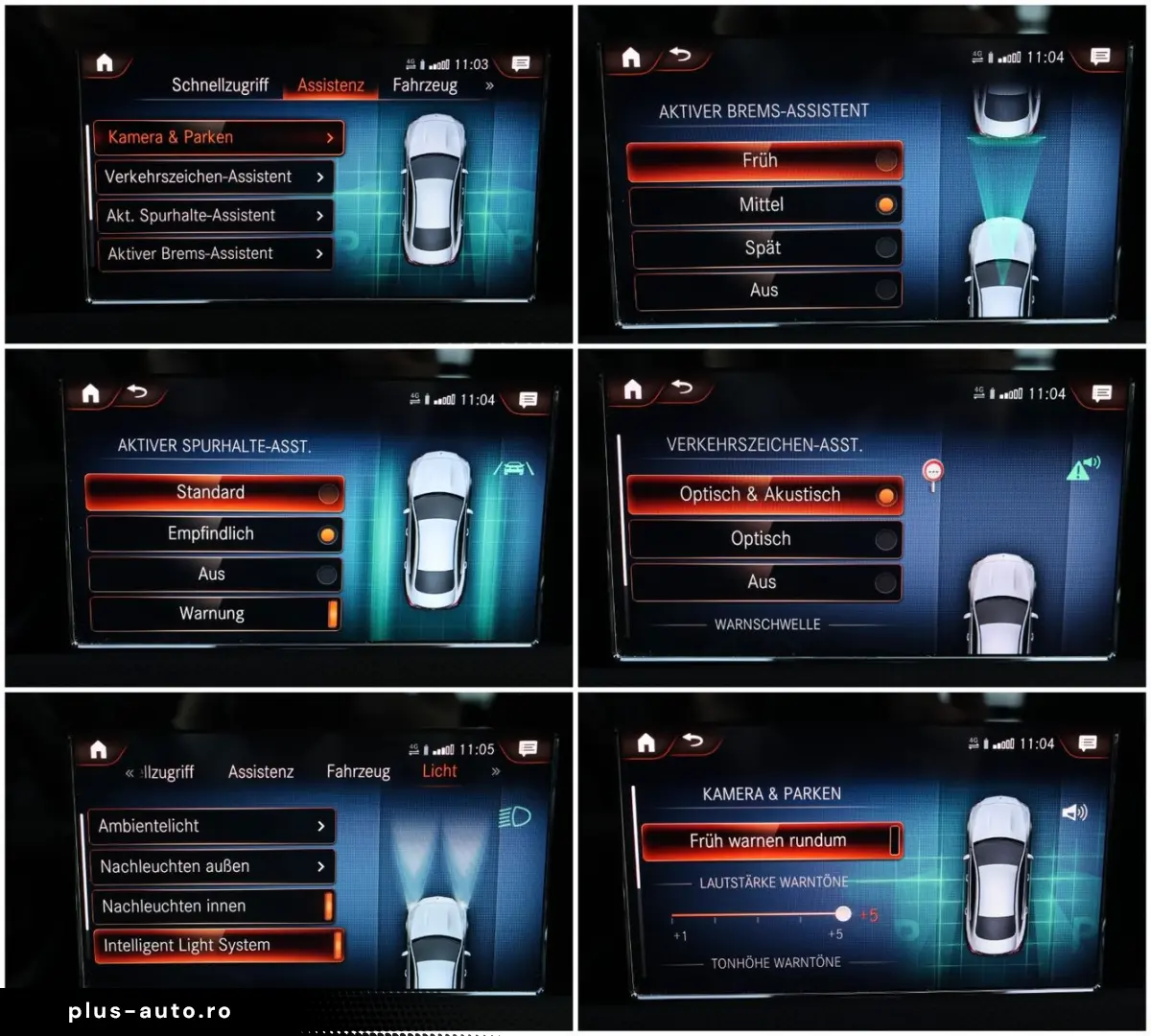Open the Nachleuchten außen entry
This screenshot has height=1036, width=1151.
212,866
